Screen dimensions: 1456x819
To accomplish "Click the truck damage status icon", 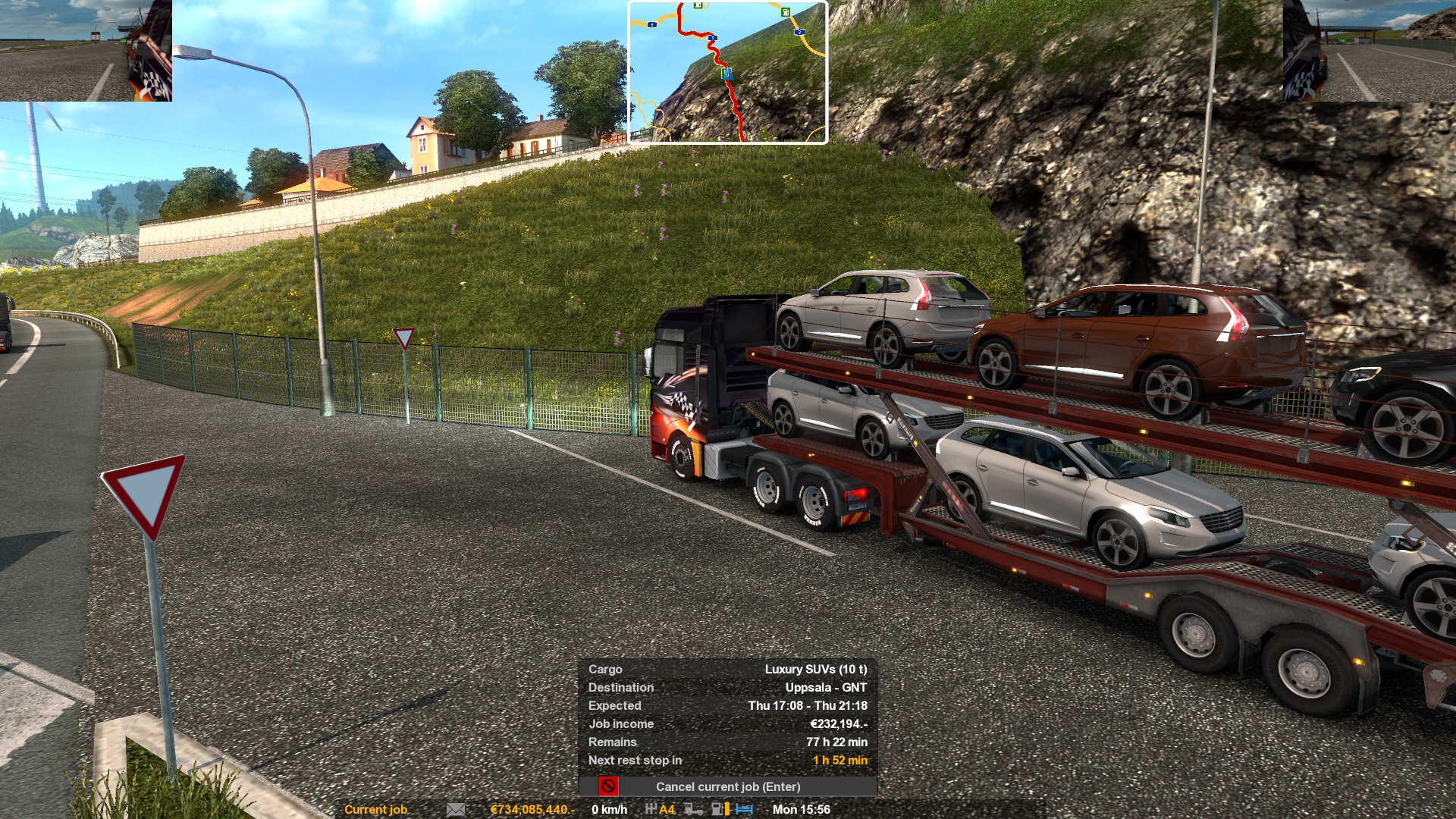I will click(693, 809).
